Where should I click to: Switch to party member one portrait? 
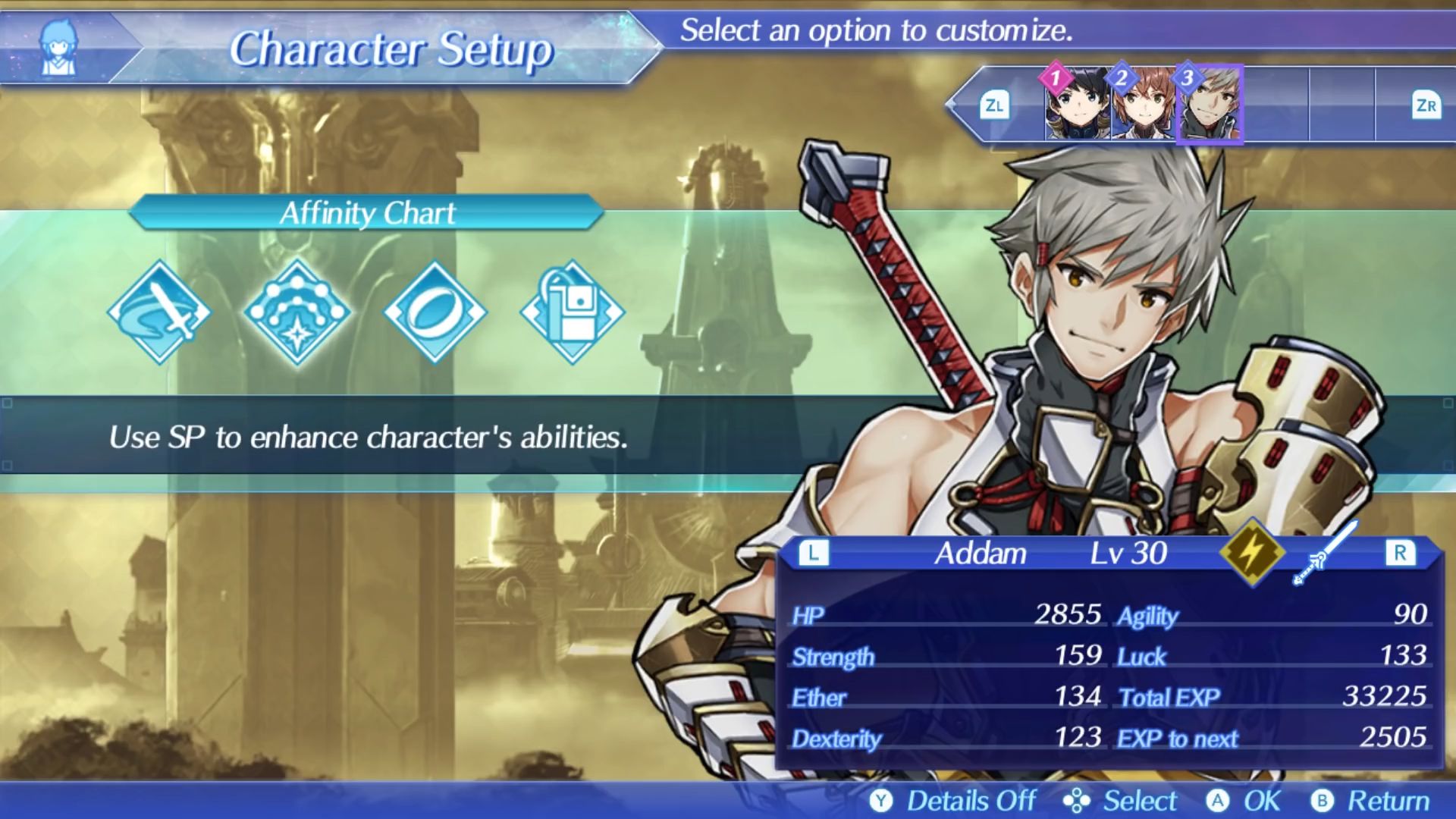tap(1077, 105)
